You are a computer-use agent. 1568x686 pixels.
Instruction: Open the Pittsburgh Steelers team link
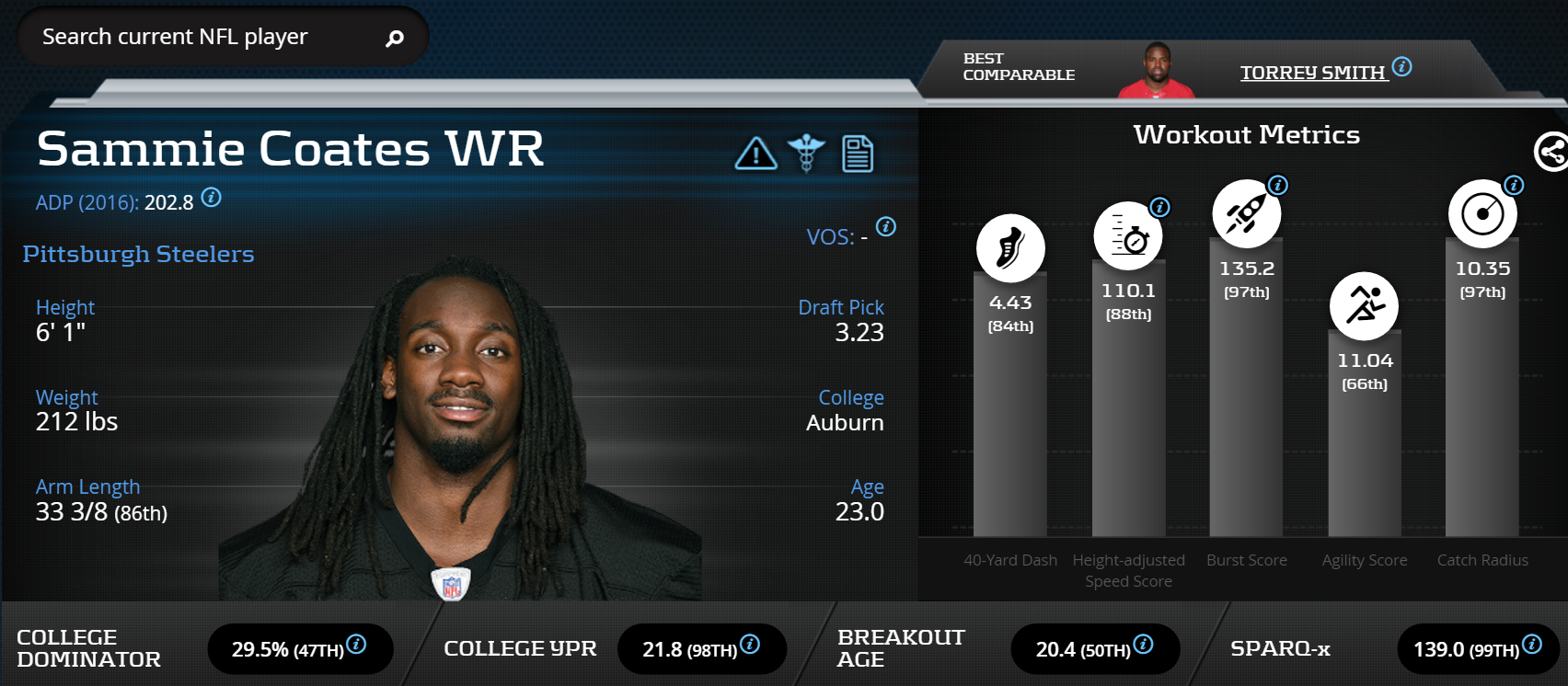pos(138,255)
